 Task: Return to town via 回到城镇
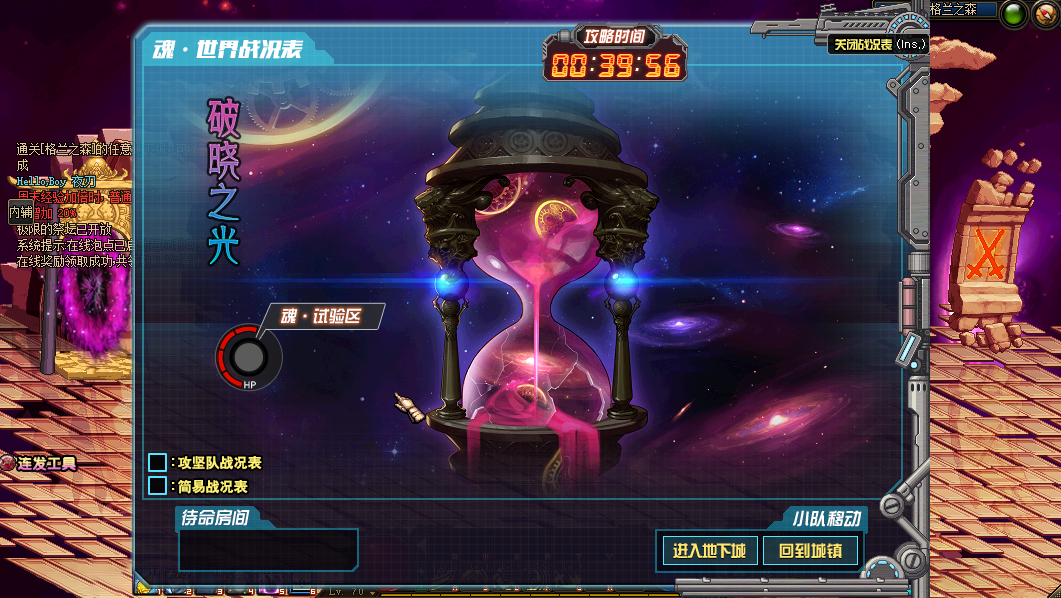point(810,551)
